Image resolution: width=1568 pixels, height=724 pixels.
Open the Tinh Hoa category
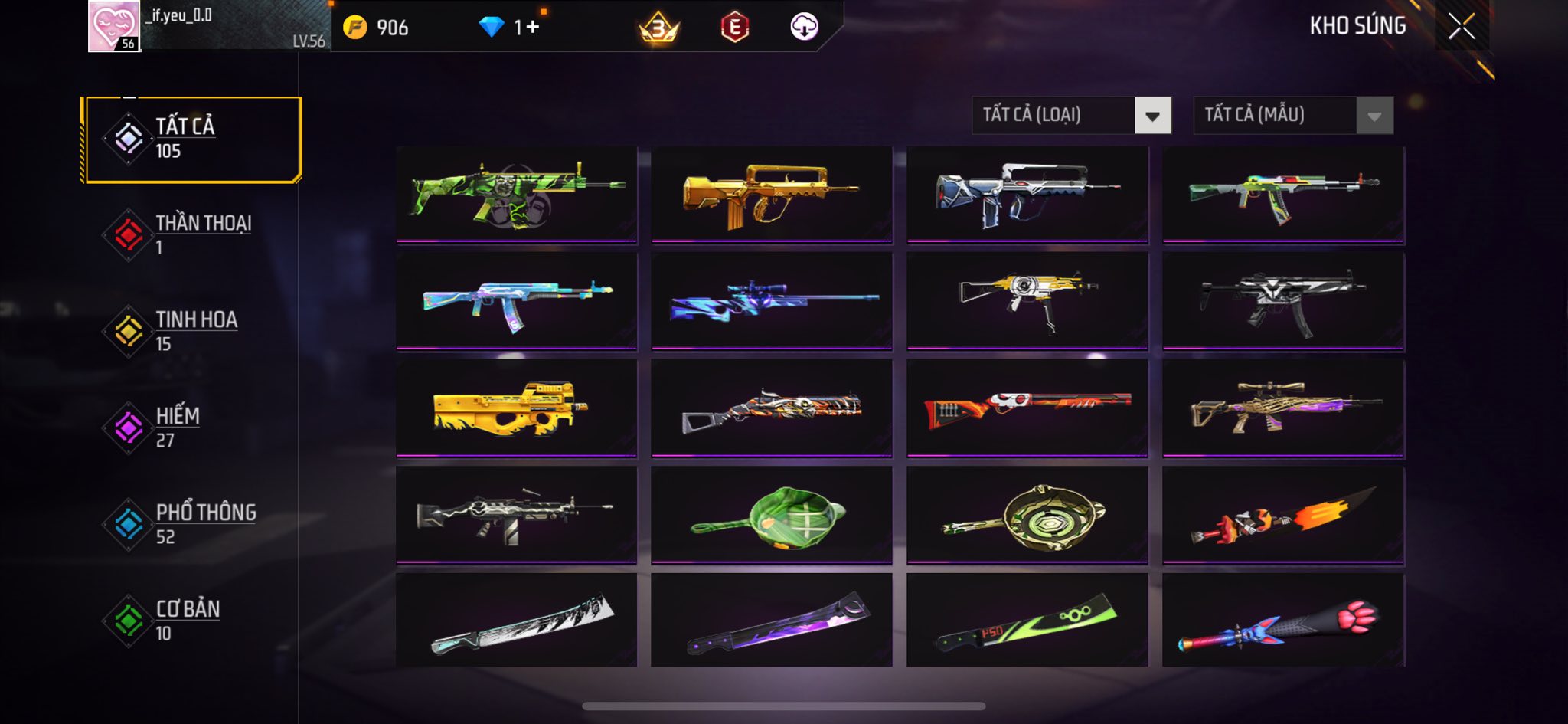tap(191, 331)
